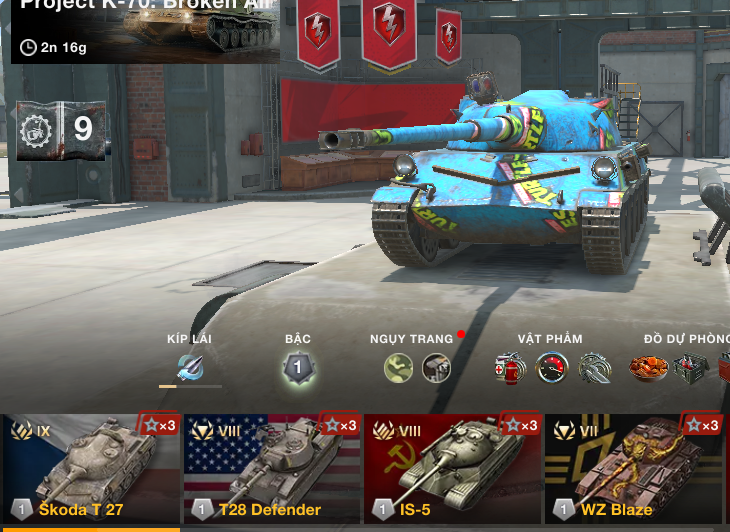
Task: Select the WZ Blaze tank card
Action: 634,468
